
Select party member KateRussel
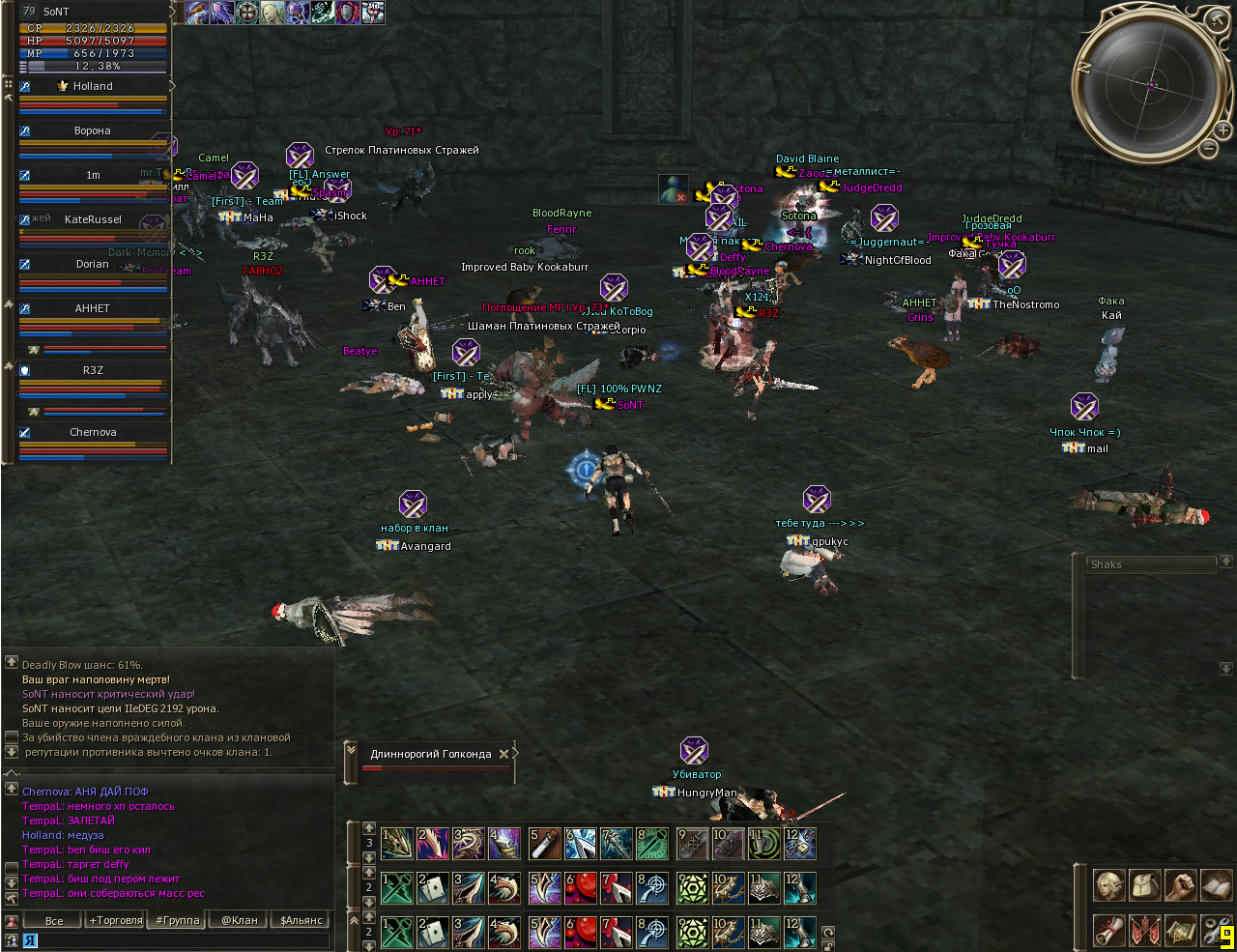(93, 219)
